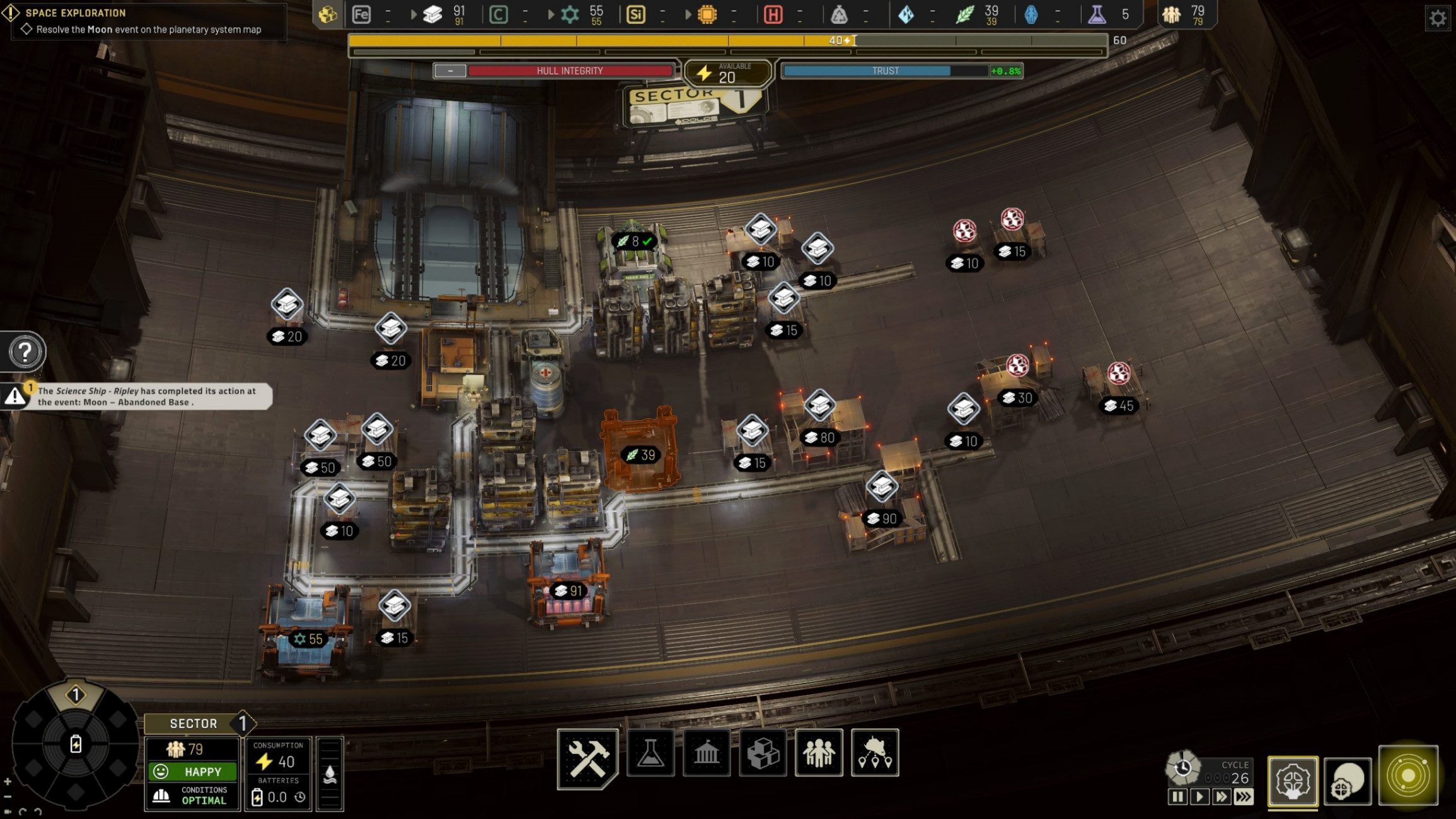Open the HAPPY sector status panel
This screenshot has height=819, width=1456.
pos(193,772)
